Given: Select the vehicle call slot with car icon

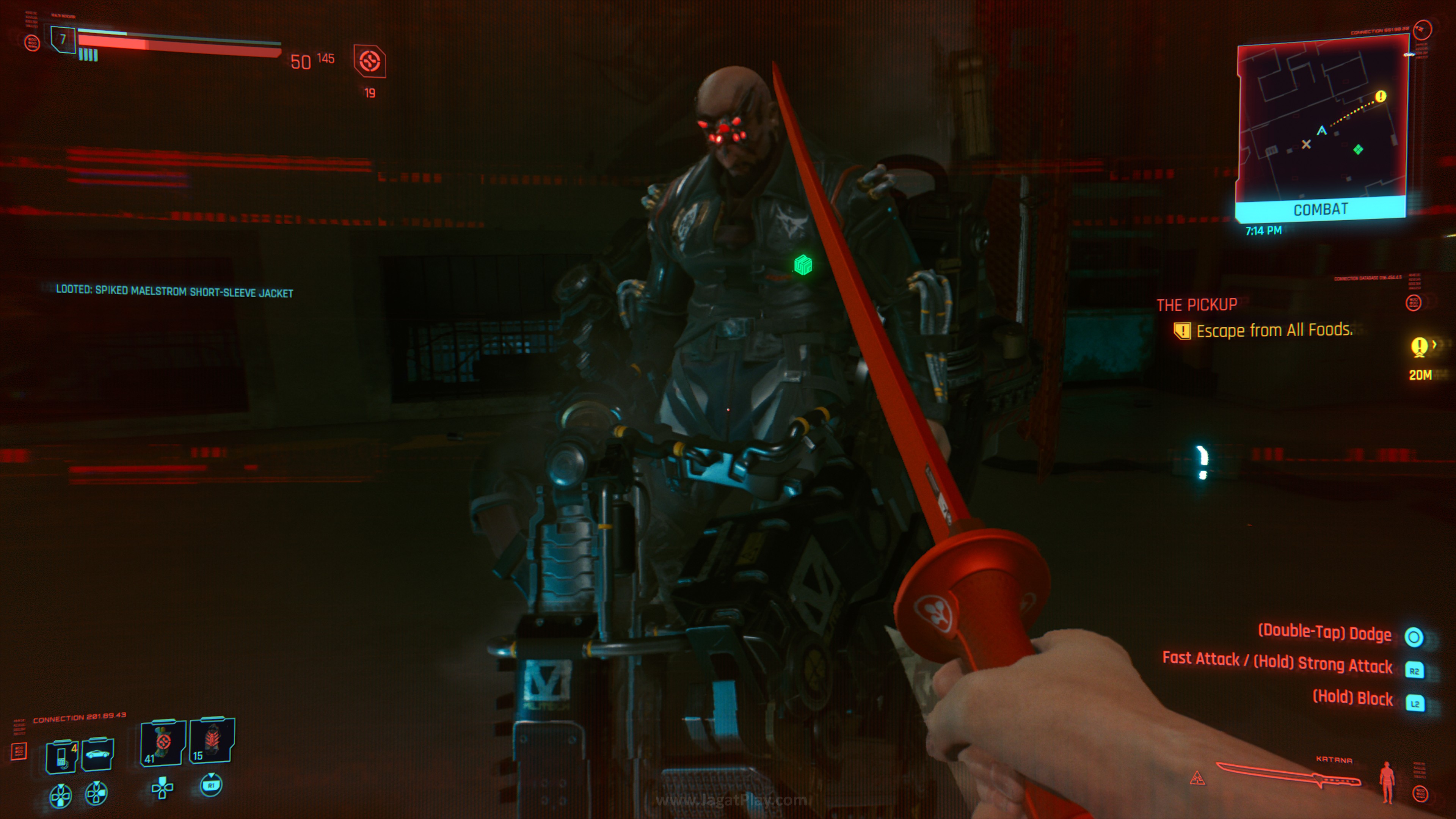Looking at the screenshot, I should pos(98,753).
